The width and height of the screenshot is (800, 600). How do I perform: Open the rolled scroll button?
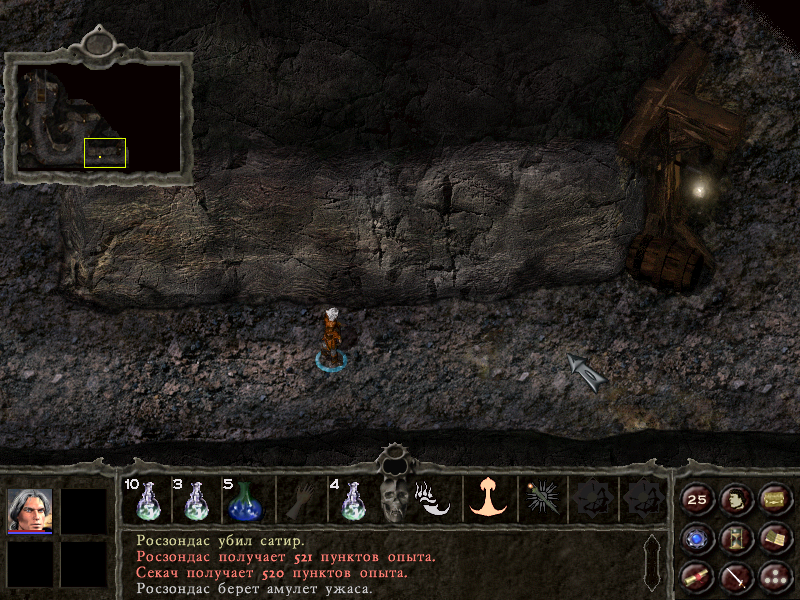tap(697, 576)
